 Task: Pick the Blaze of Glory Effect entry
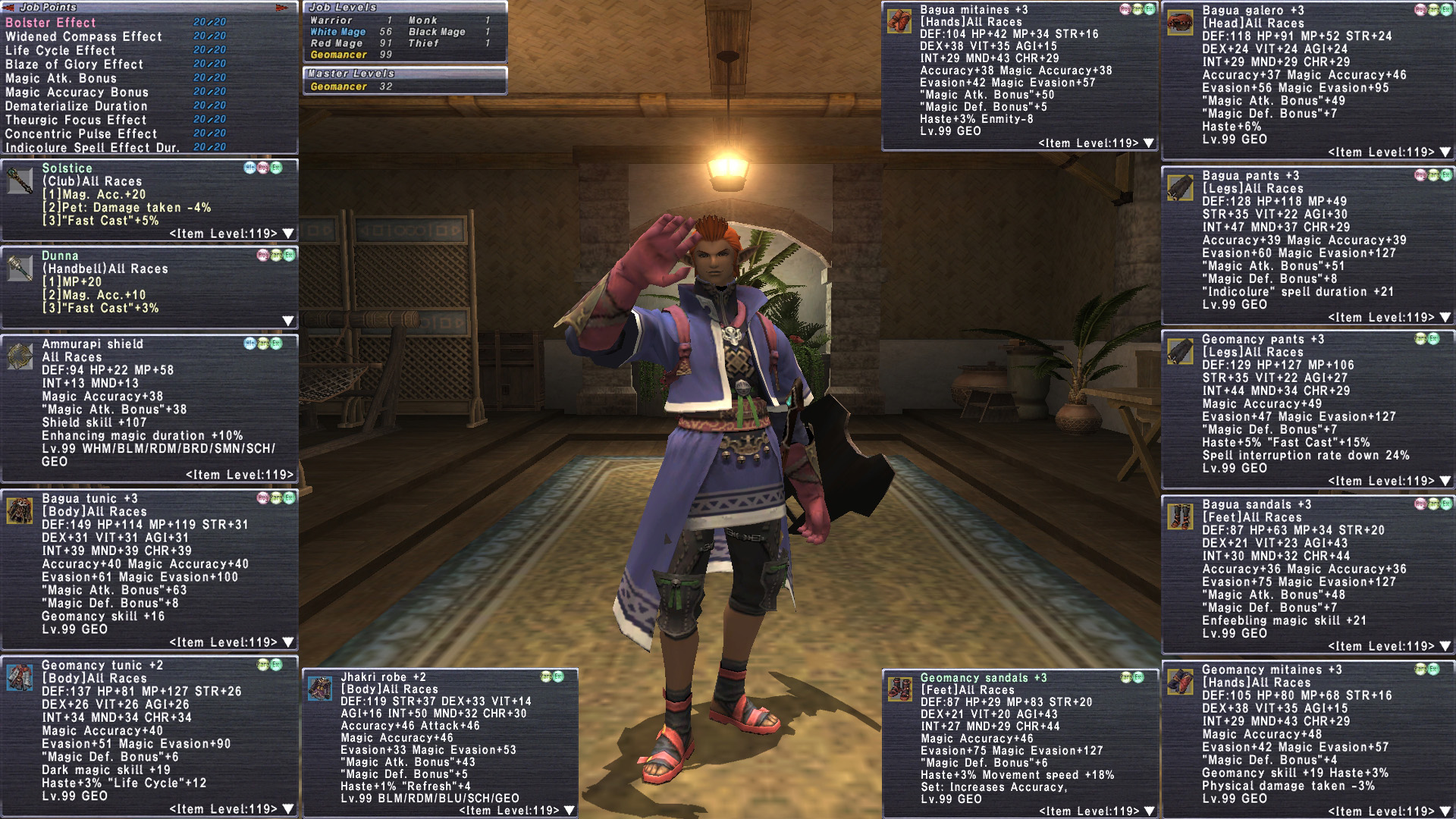click(x=74, y=64)
